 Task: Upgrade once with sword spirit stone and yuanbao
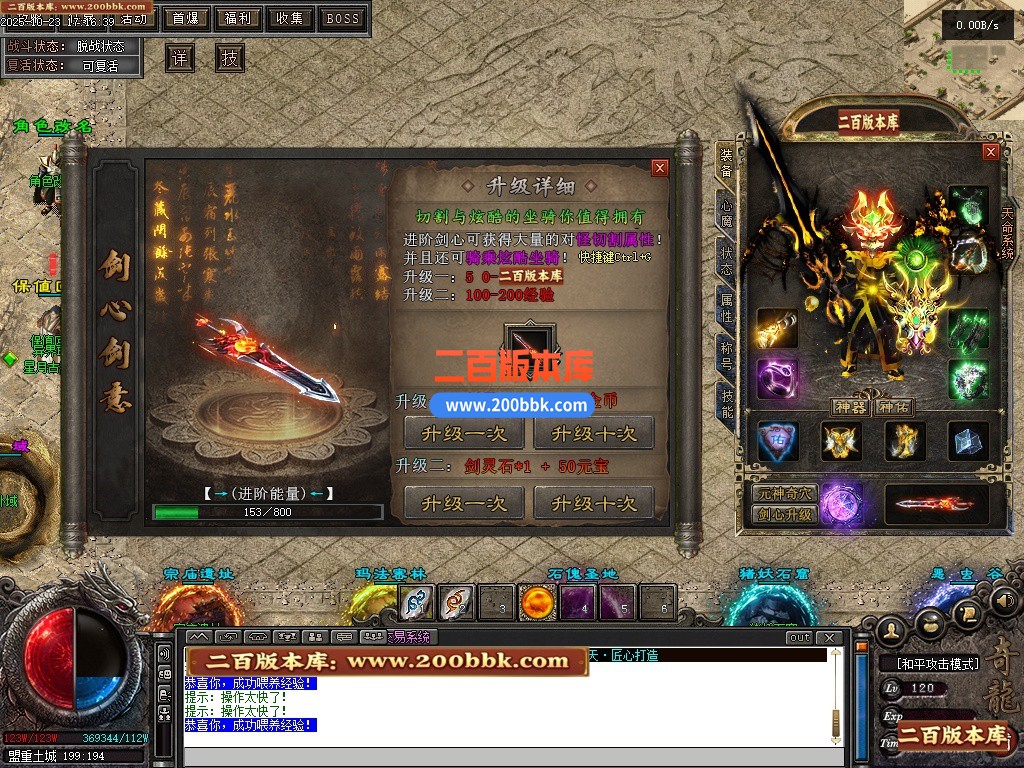[464, 503]
